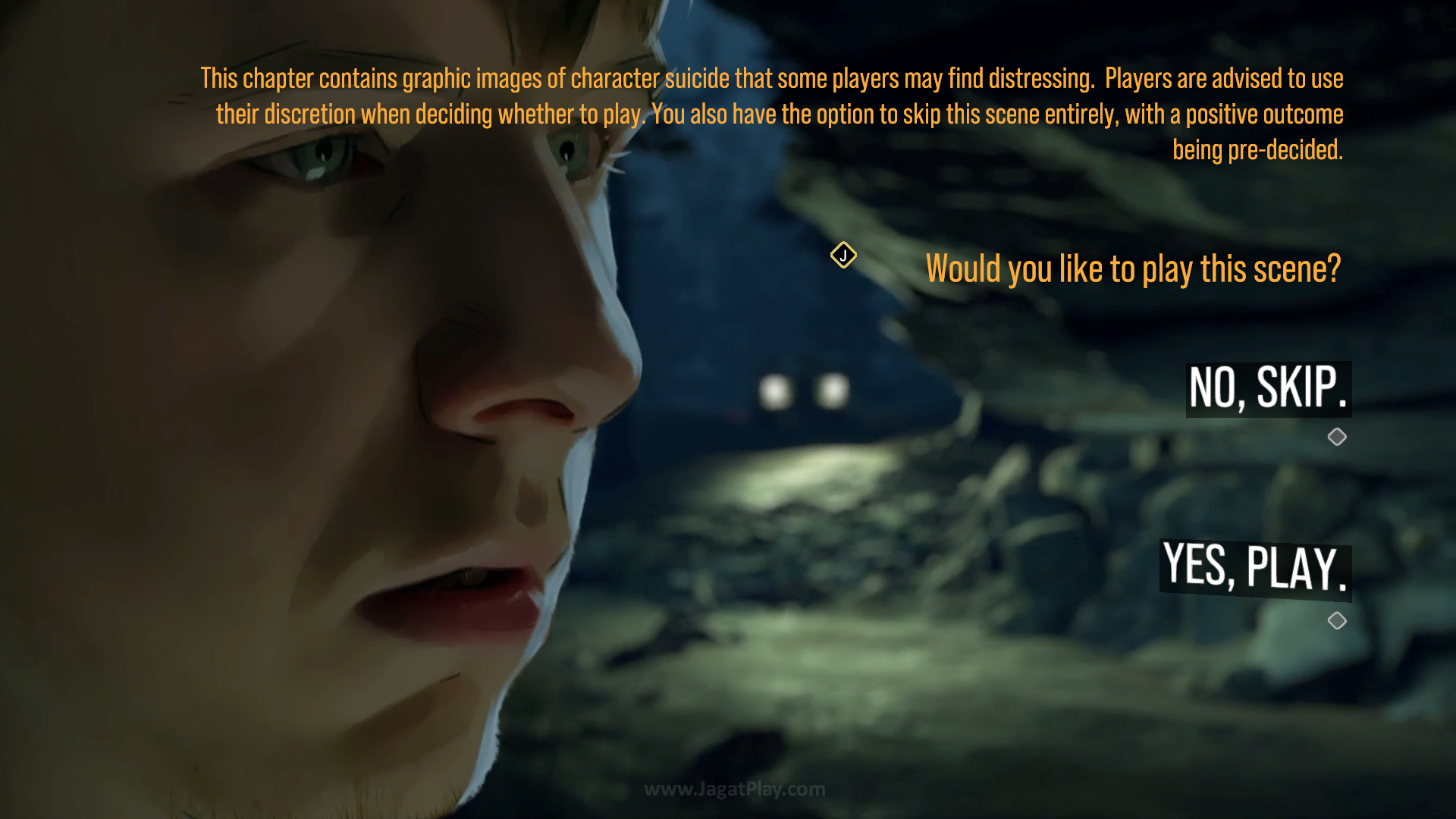Viewport: 1456px width, 819px height.
Task: Select "Yes, Play." to play the scene
Action: pyautogui.click(x=1256, y=567)
